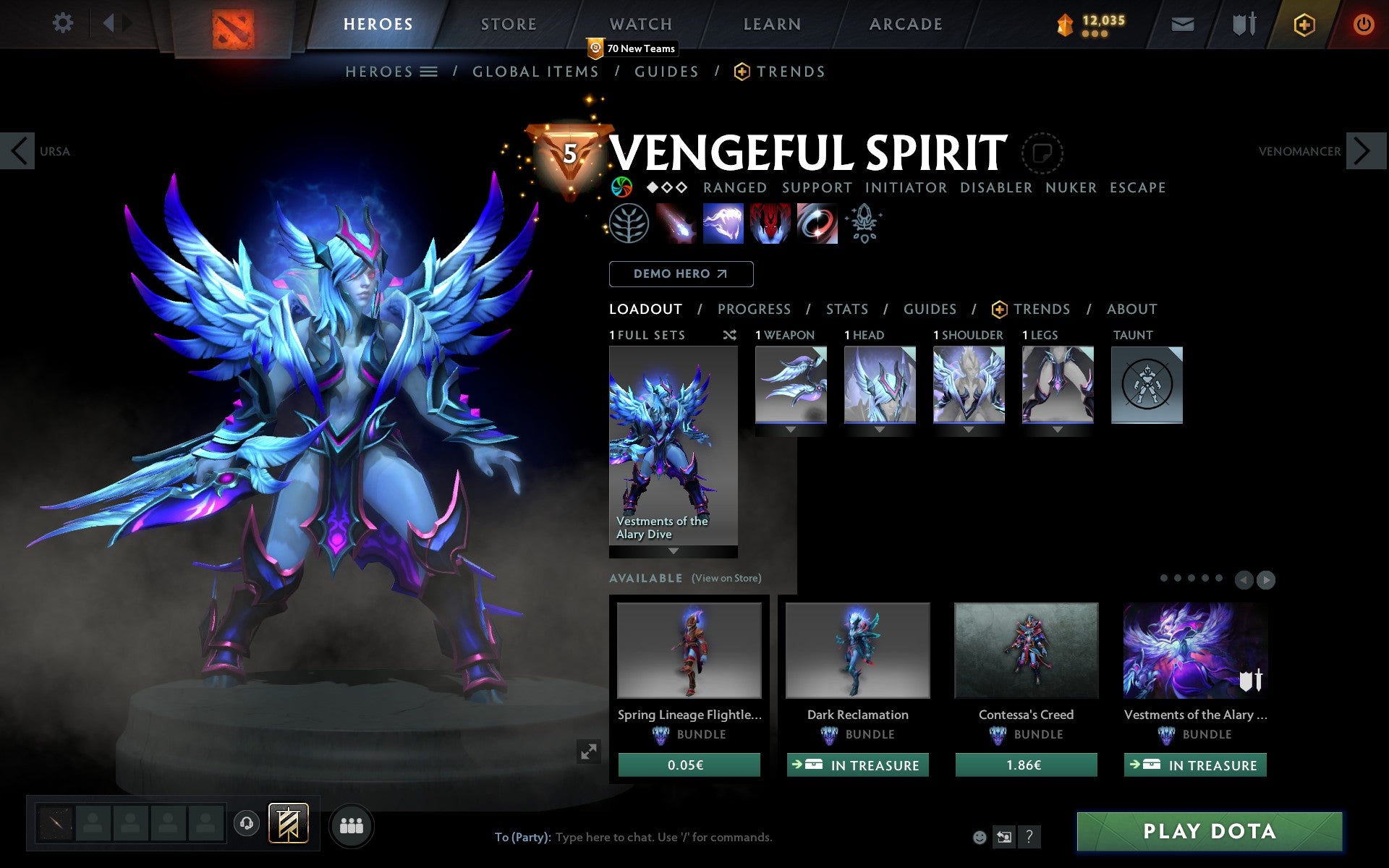
Task: Select the Magic Missile ability icon
Action: click(x=676, y=224)
